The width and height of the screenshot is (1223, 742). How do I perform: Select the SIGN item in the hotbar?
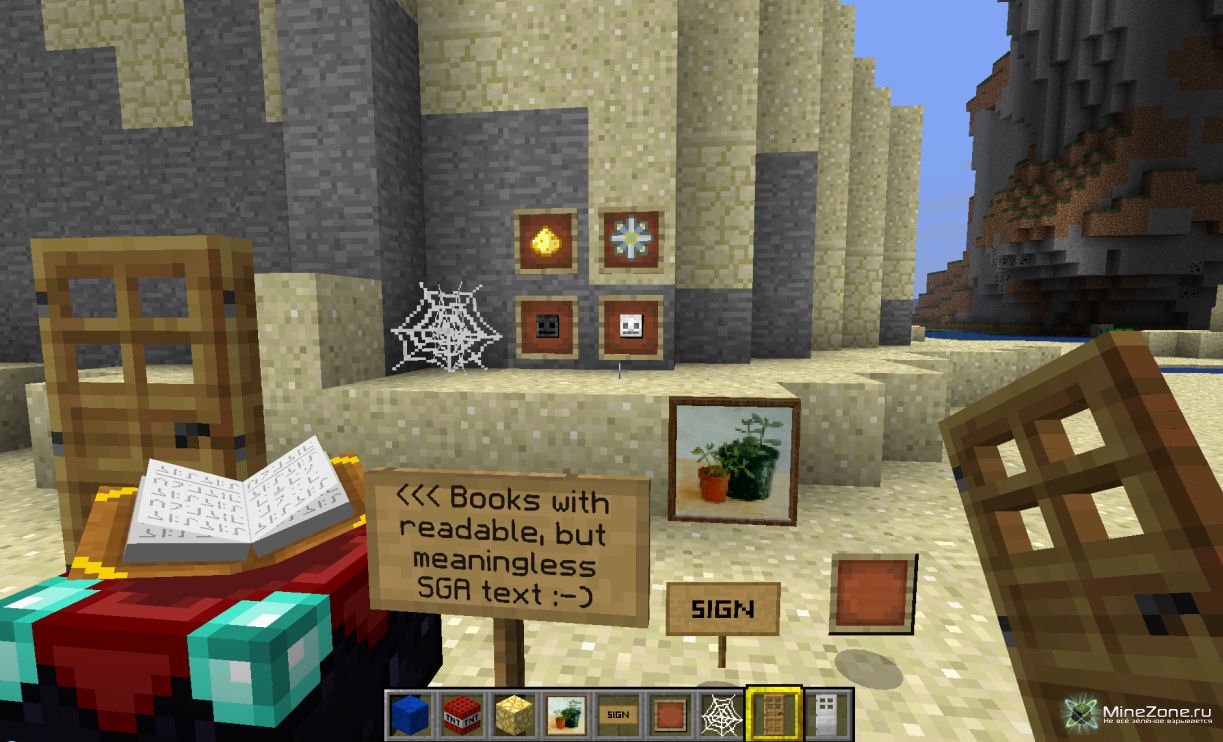618,713
